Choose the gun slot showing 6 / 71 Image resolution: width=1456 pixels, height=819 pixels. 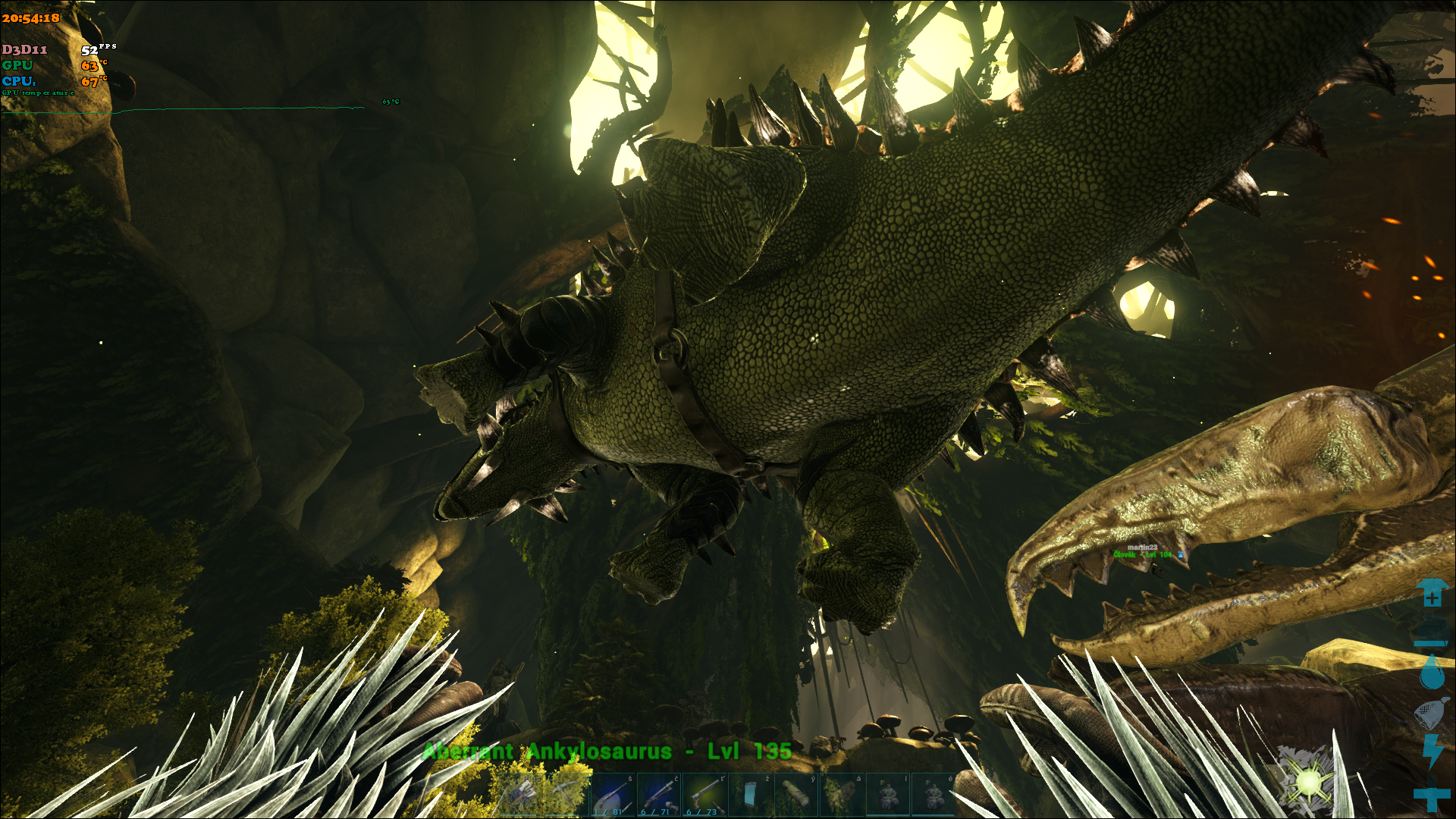(659, 795)
